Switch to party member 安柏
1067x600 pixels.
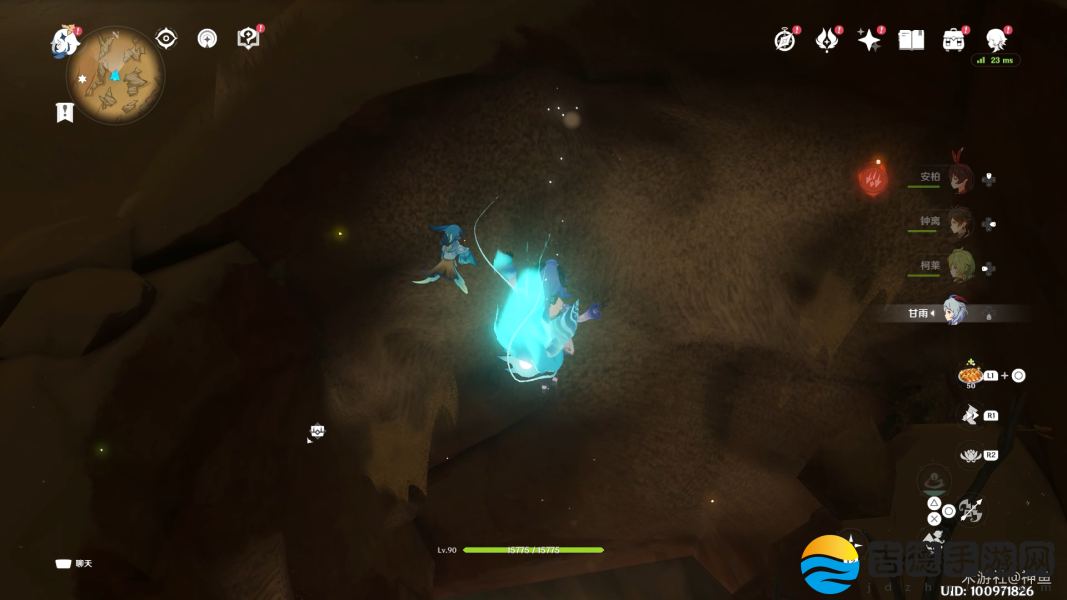959,178
